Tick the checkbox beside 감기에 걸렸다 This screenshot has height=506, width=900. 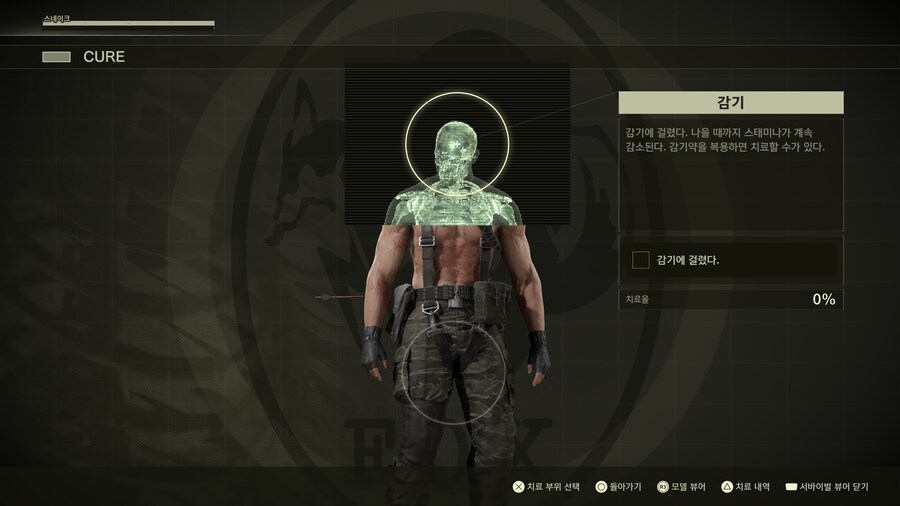641,260
